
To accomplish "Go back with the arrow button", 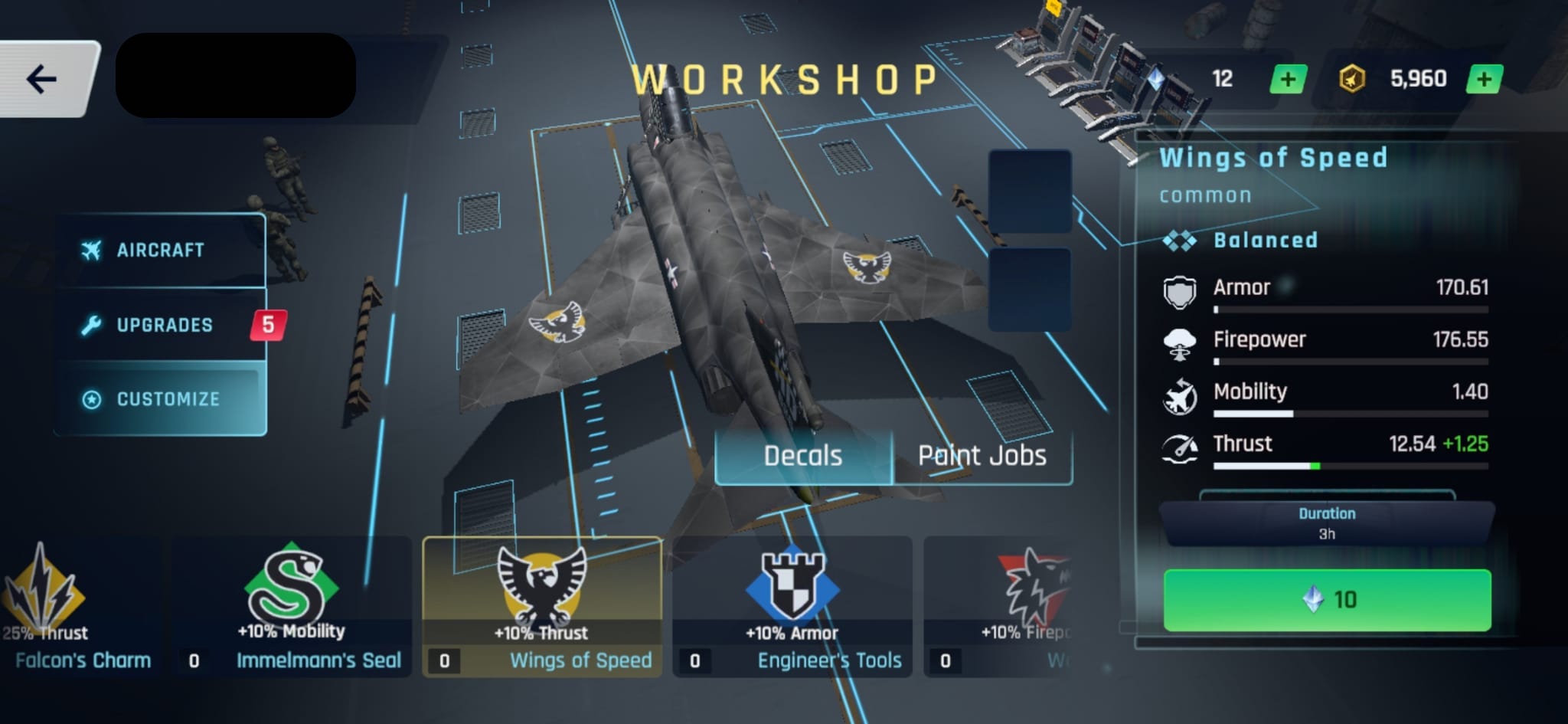I will (x=42, y=79).
